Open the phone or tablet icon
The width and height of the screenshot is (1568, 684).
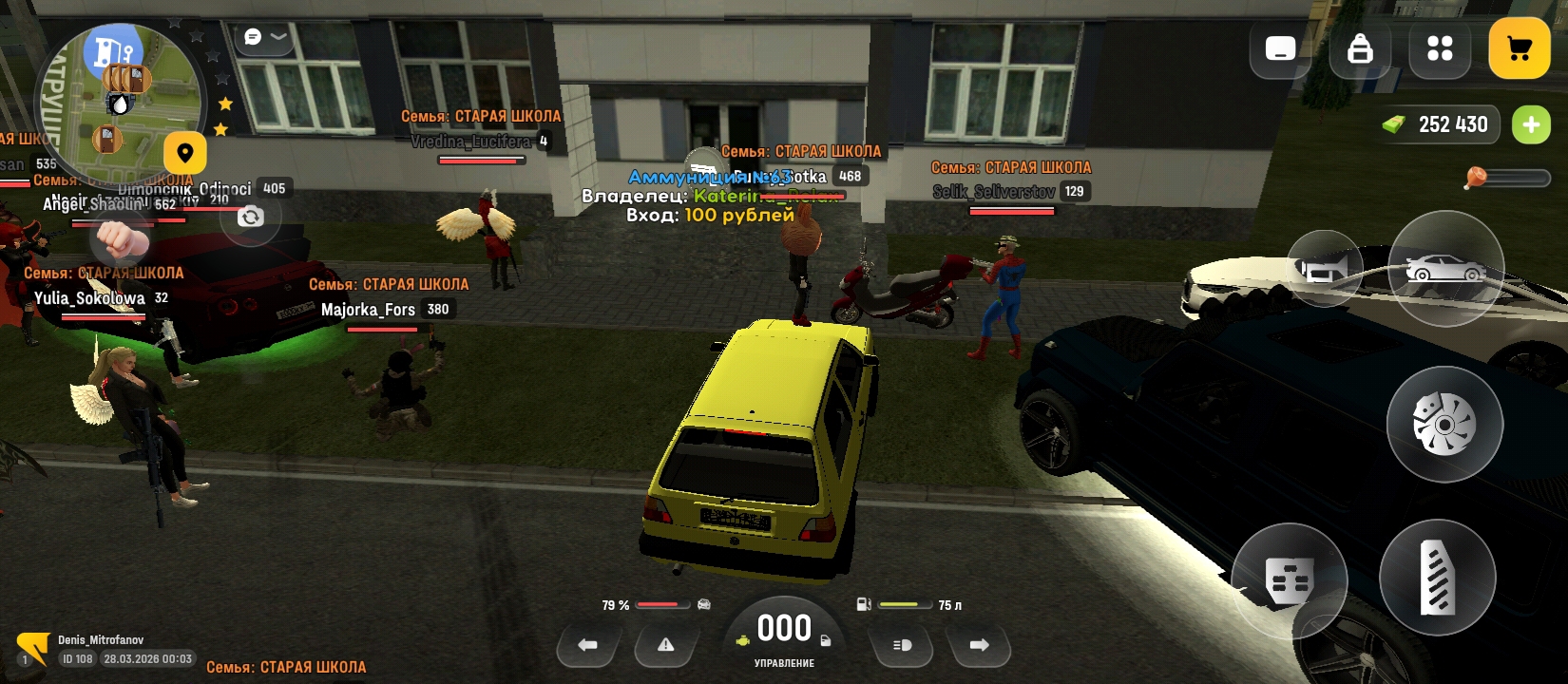1280,48
